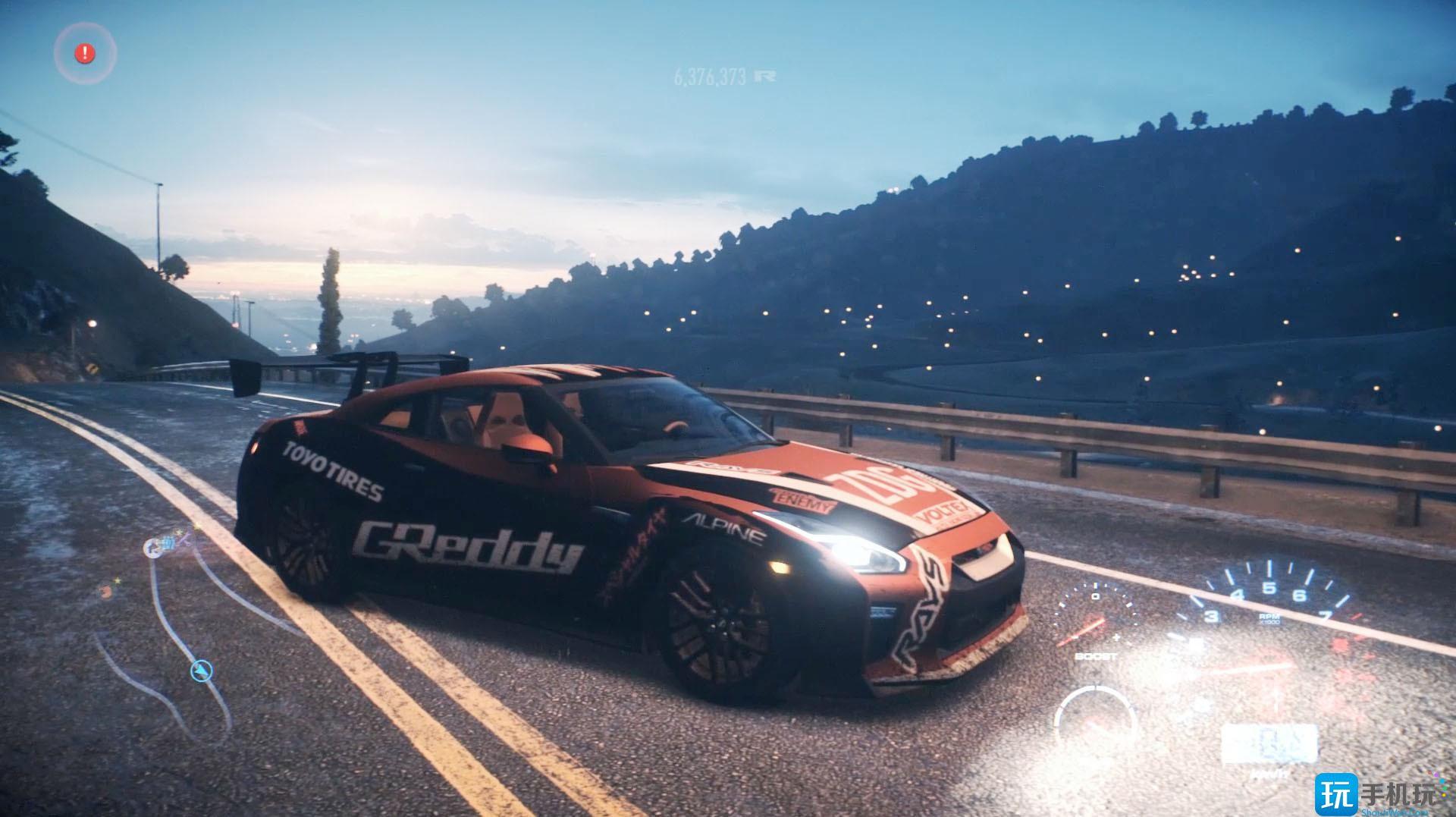Viewport: 1456px width, 817px height.
Task: Click the red exclamation alert icon
Action: [85, 53]
